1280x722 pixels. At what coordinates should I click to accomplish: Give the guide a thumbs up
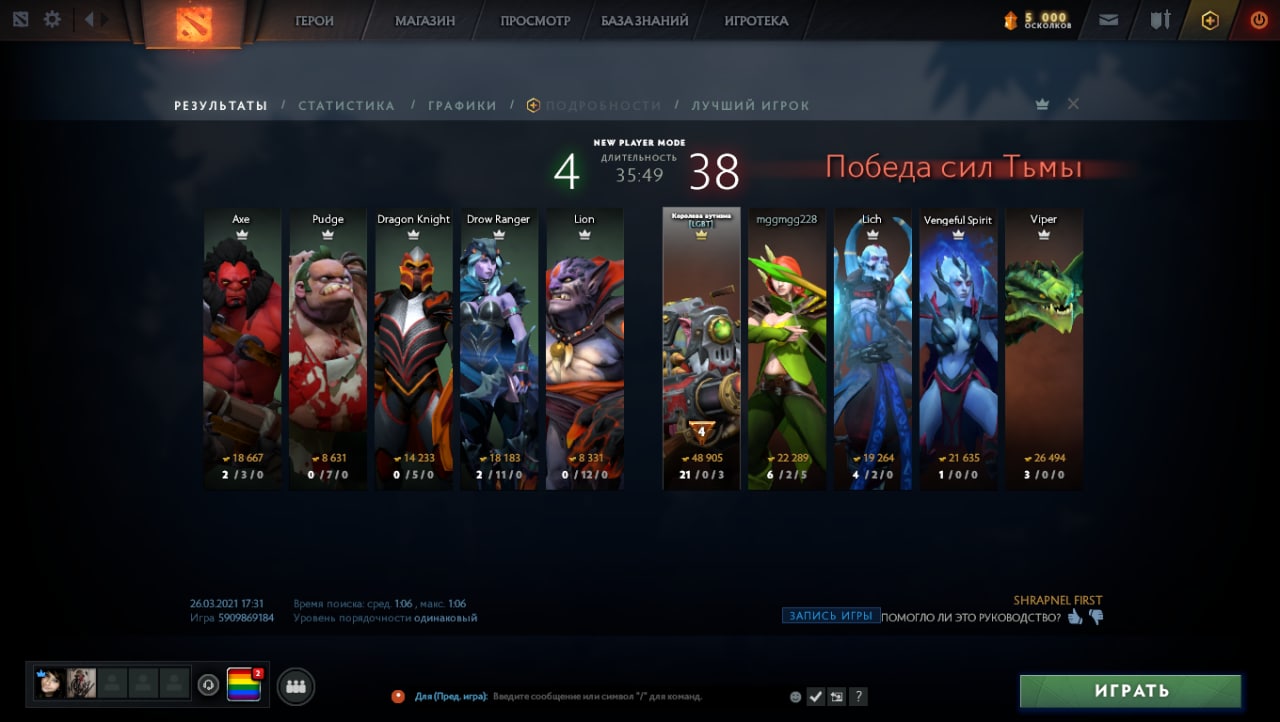click(1075, 617)
